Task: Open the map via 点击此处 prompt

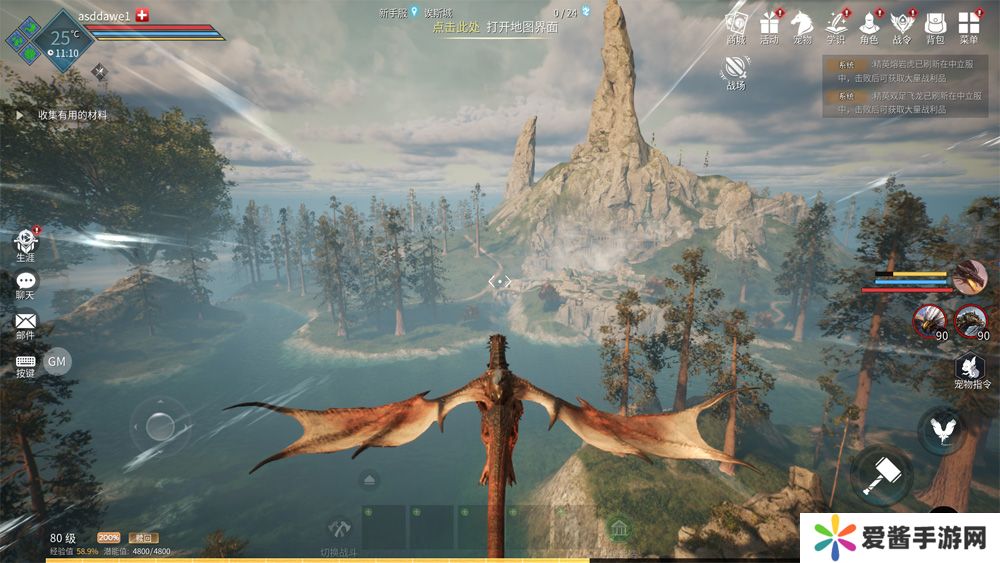Action: tap(455, 27)
